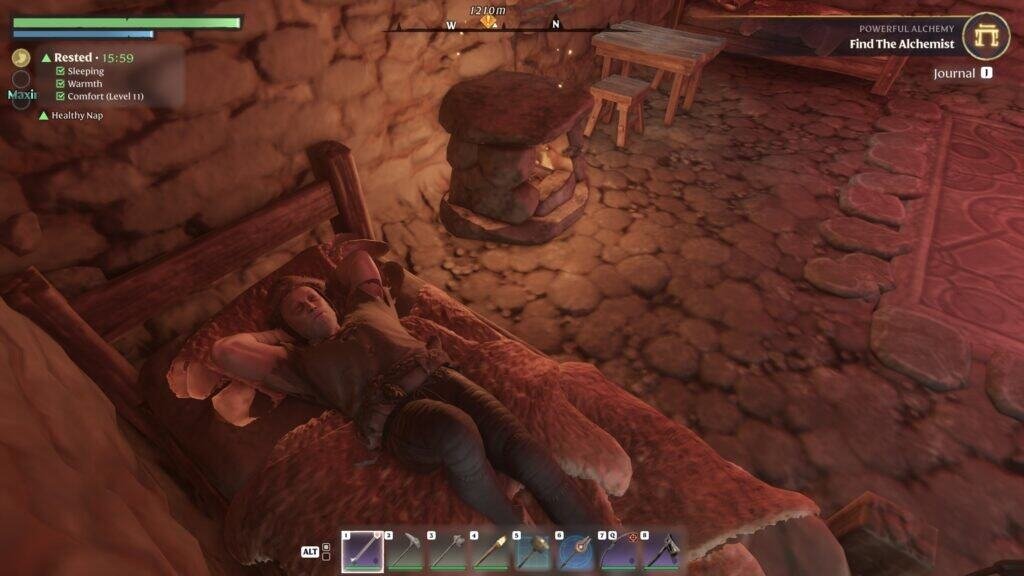
Task: Select the hammer in hotbar slot 5
Action: 534,550
